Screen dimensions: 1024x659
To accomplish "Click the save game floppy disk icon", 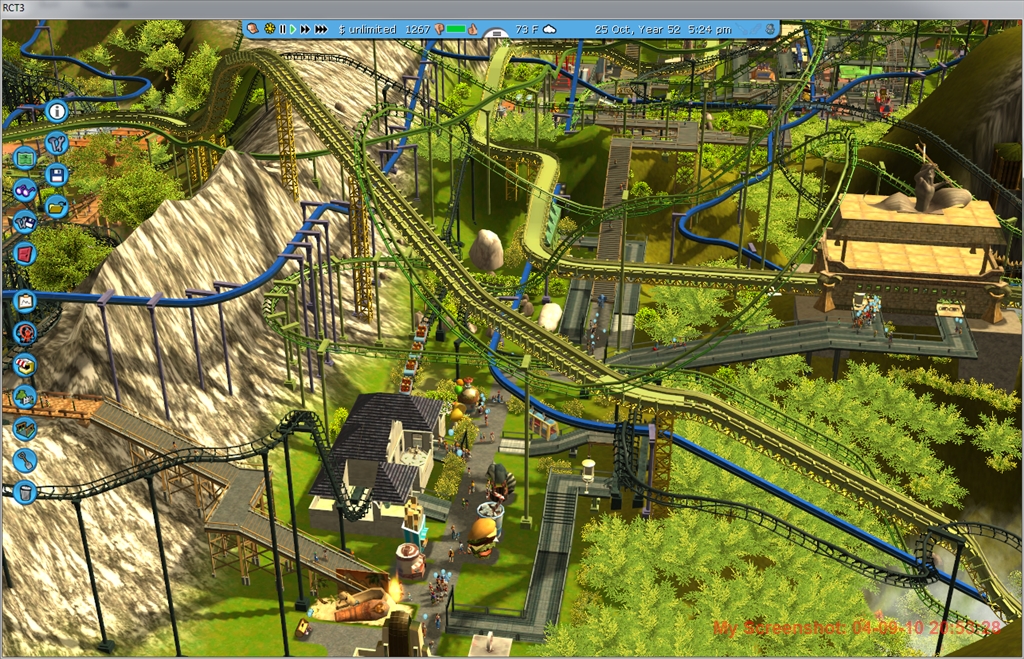I will pyautogui.click(x=56, y=175).
